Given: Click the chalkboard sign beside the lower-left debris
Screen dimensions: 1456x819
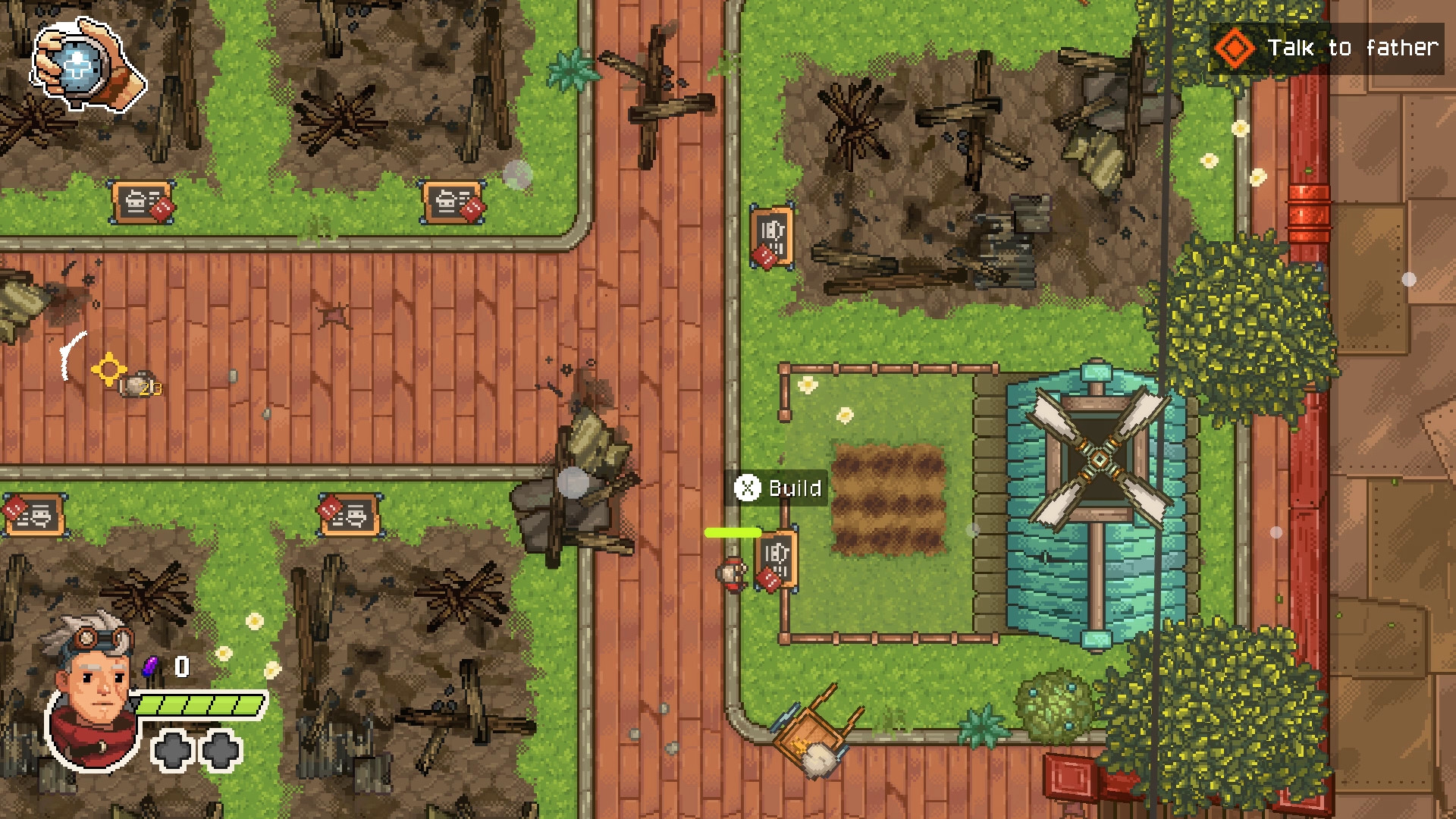Looking at the screenshot, I should 348,514.
